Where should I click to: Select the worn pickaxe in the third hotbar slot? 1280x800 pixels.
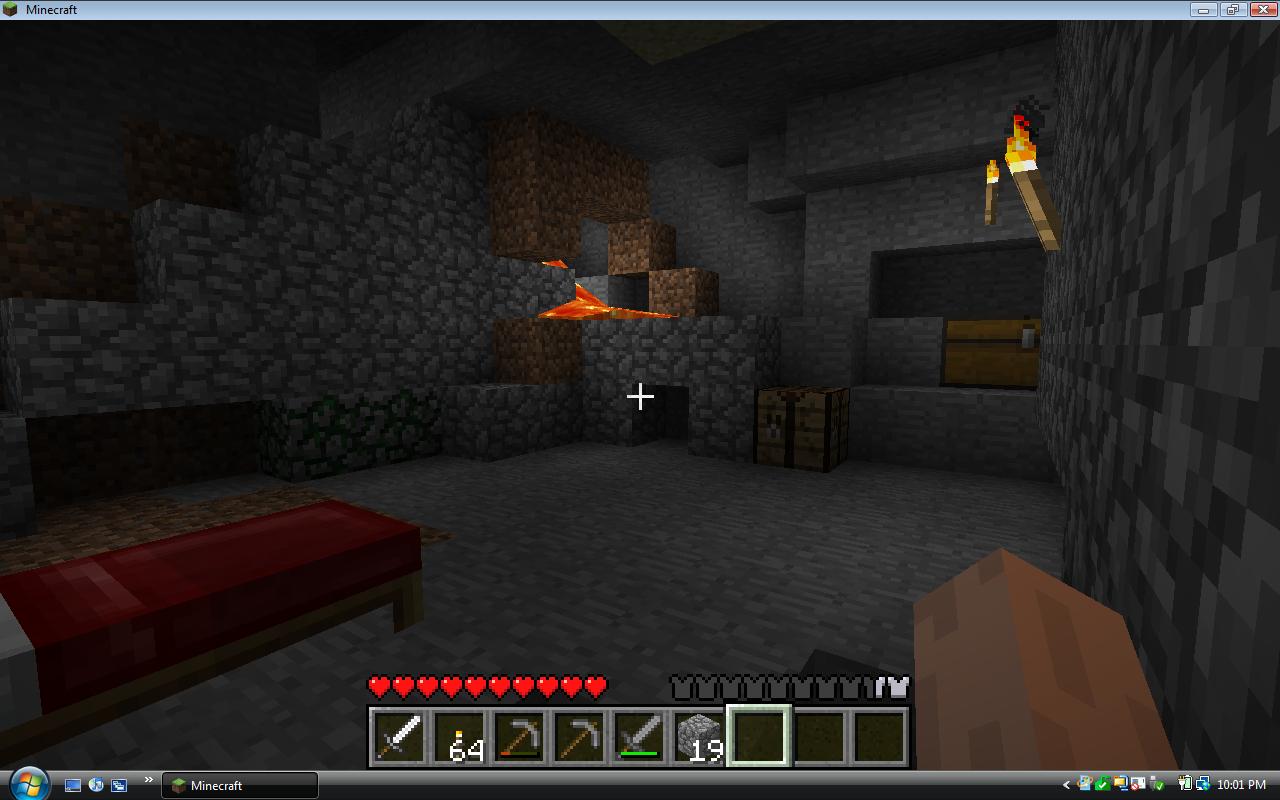[x=518, y=735]
